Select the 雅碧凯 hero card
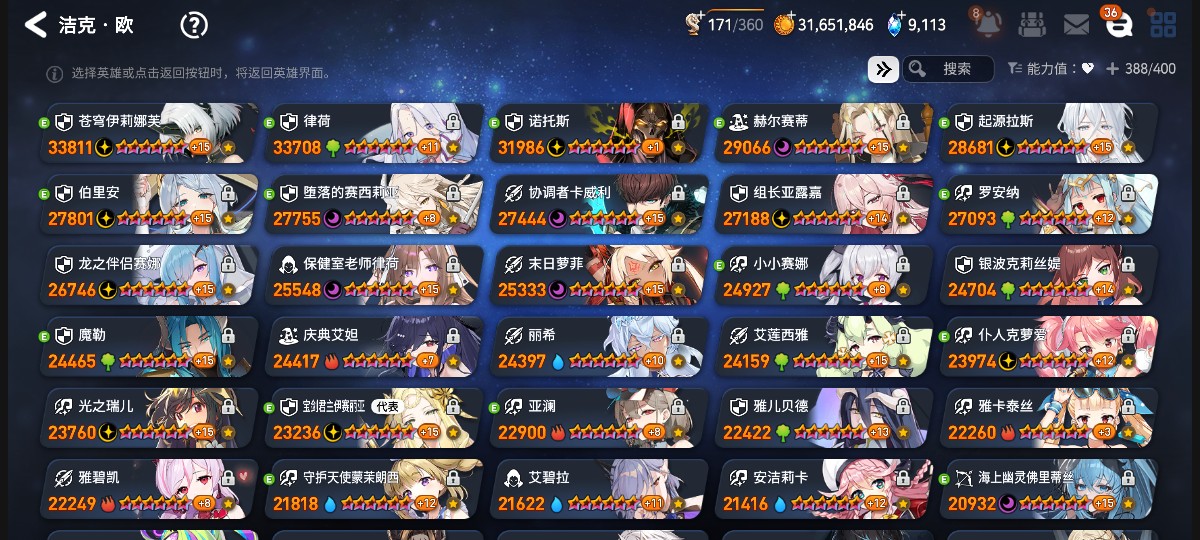Viewport: 1200px width, 540px height. (149, 490)
